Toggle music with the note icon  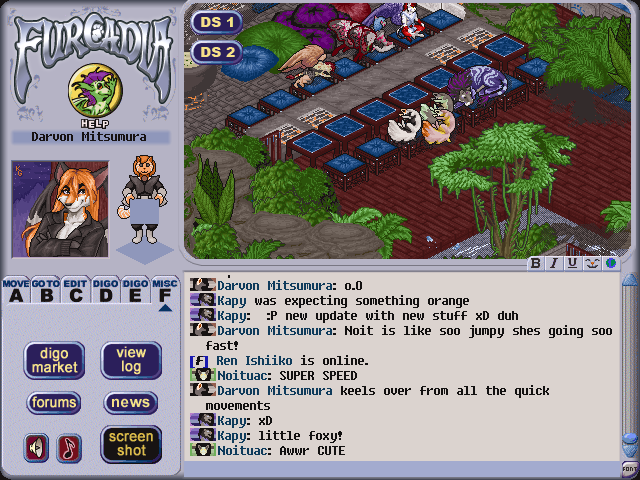(70, 447)
